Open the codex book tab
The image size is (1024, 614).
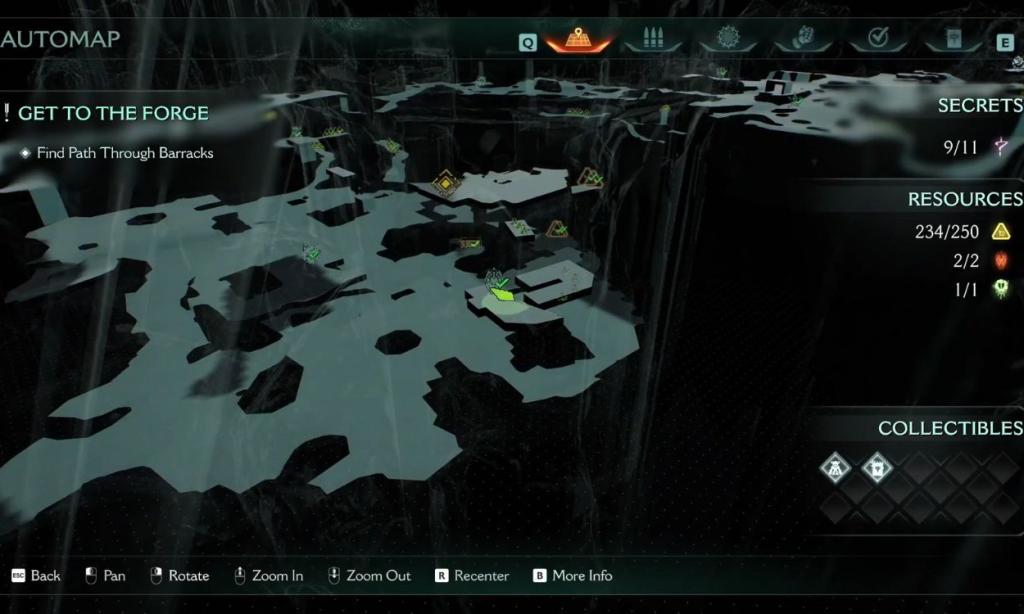951,40
